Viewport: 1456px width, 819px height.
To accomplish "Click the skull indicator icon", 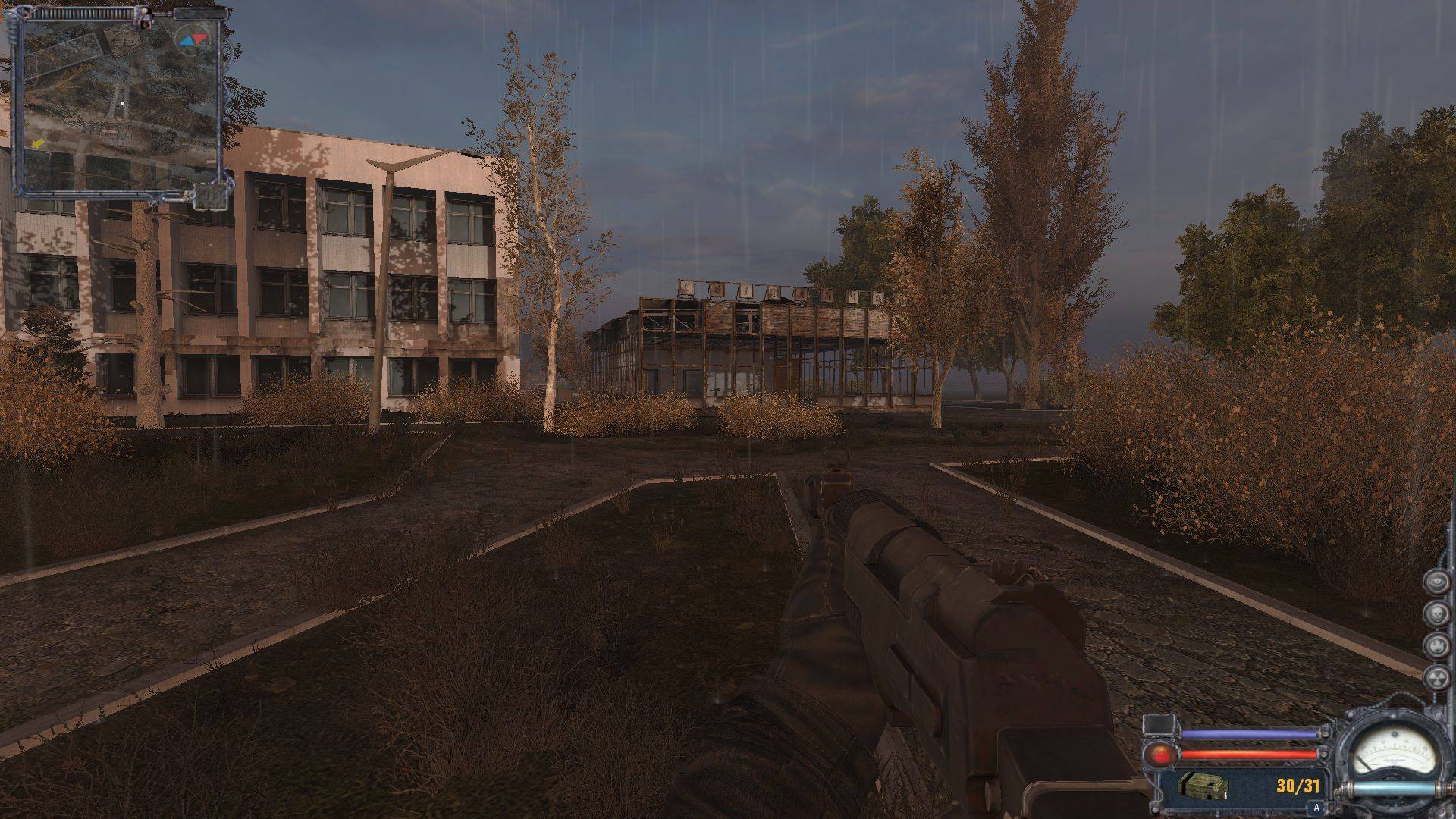I will pyautogui.click(x=1436, y=614).
